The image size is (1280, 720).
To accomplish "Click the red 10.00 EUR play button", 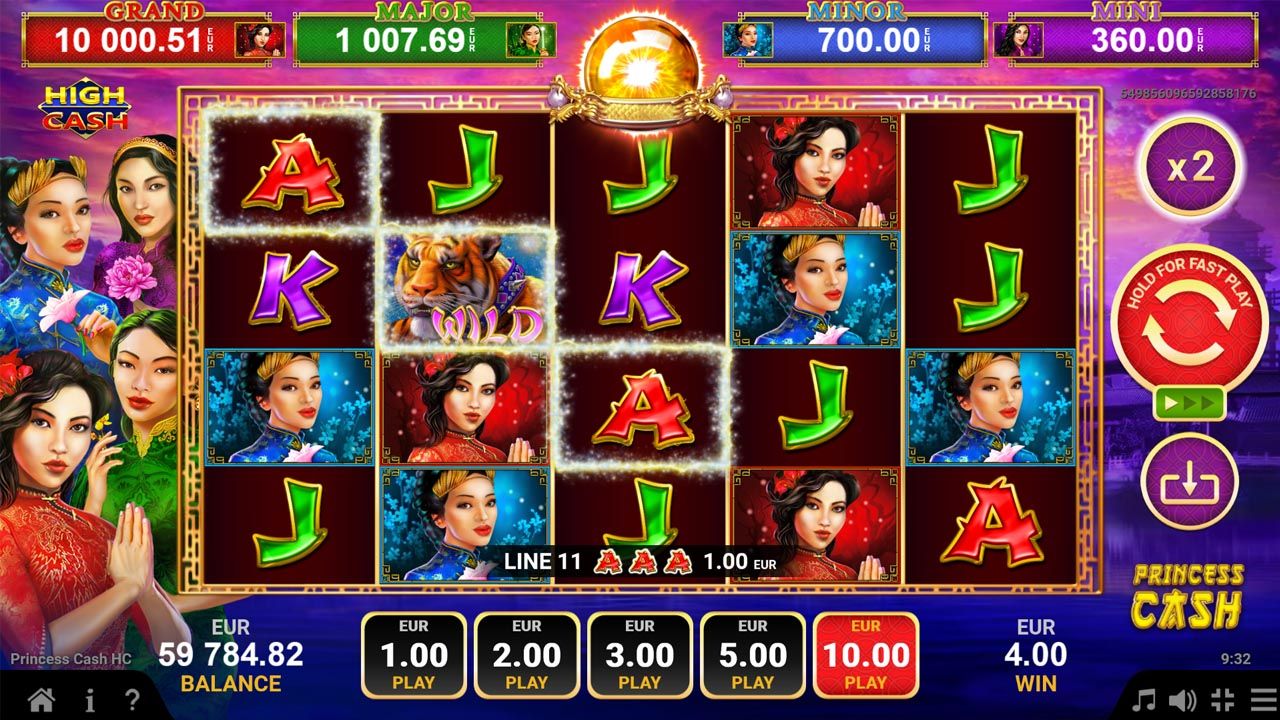I will click(866, 655).
